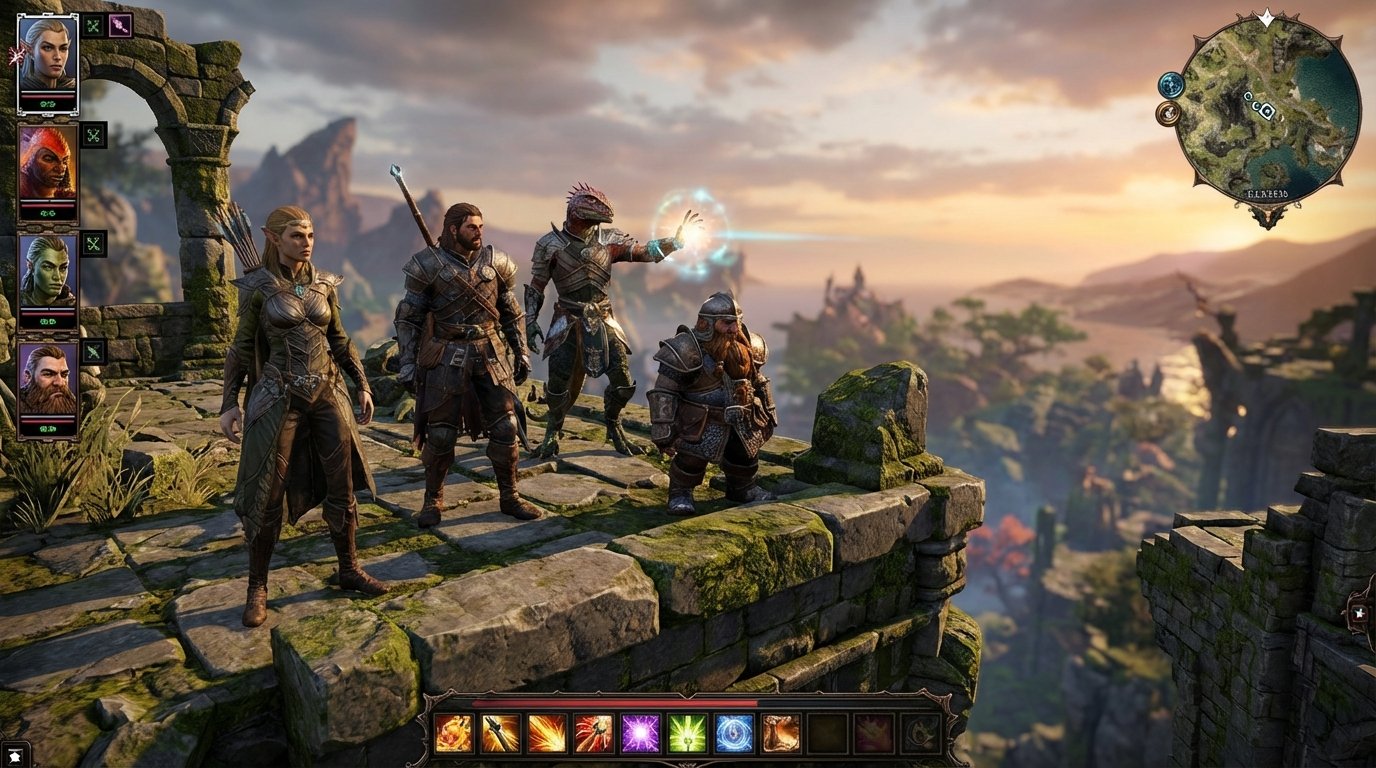
Task: Click an empty hotbar slot to assign a skill
Action: [x=826, y=735]
